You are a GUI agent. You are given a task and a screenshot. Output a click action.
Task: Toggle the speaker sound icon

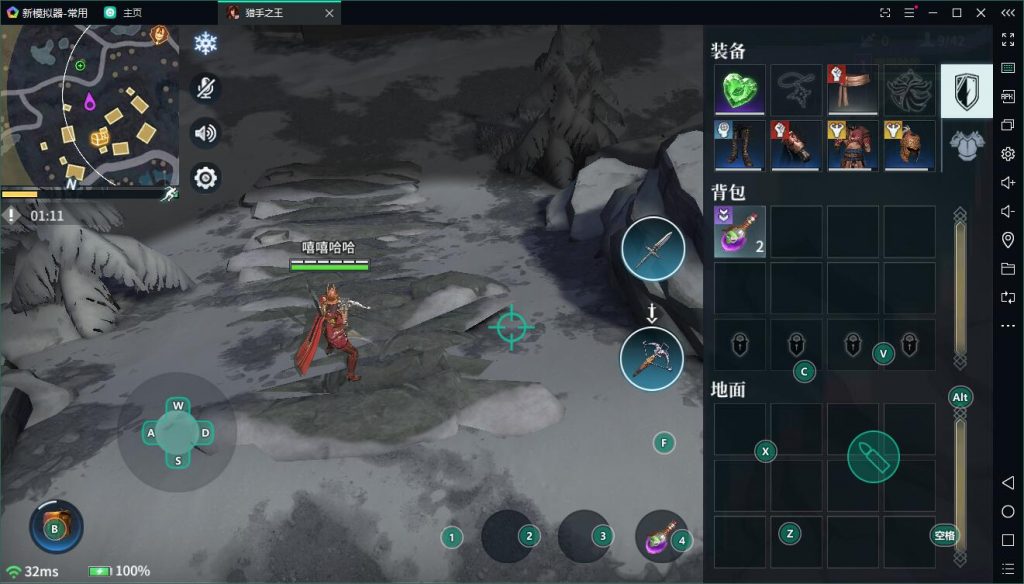[x=206, y=133]
